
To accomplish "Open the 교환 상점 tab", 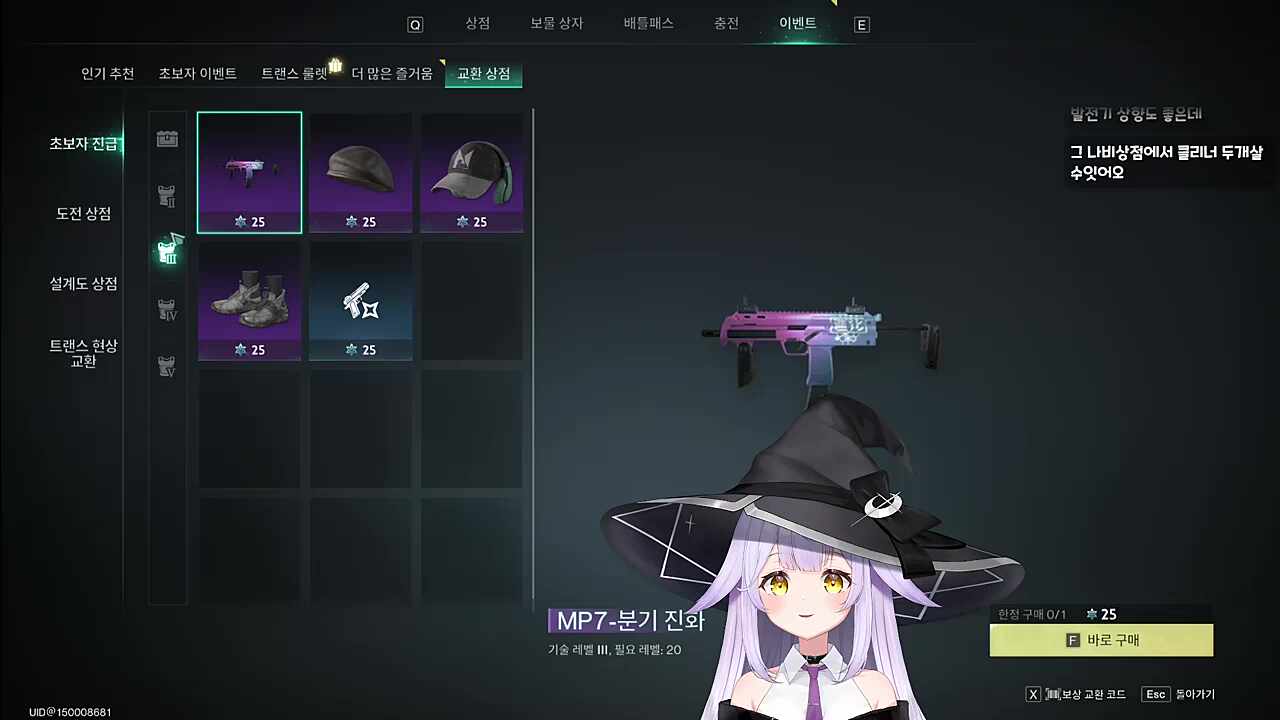I will (x=483, y=73).
